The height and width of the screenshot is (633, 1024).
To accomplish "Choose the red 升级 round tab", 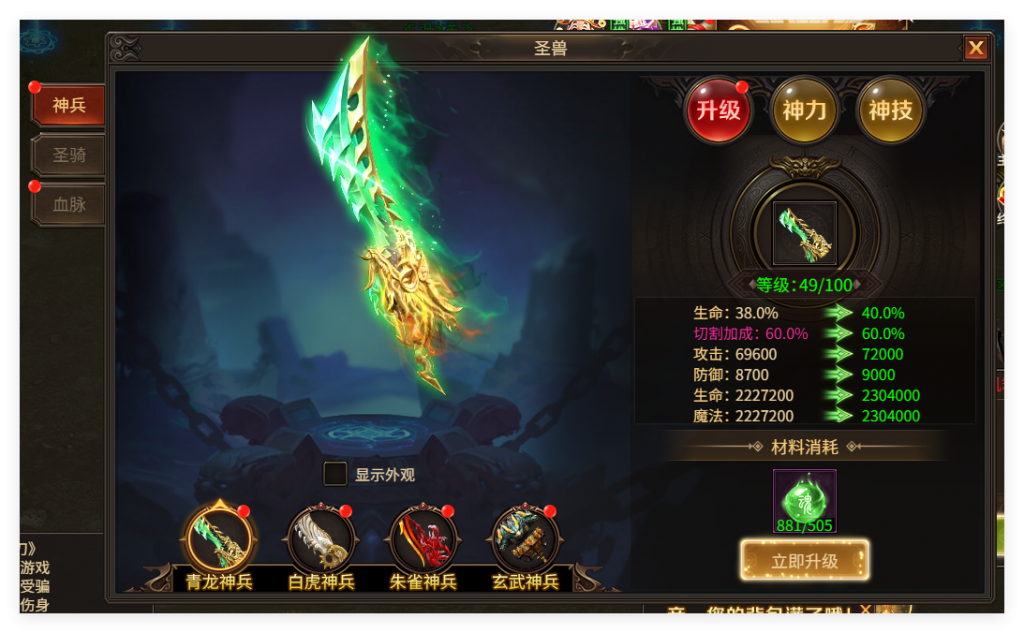I will pos(718,110).
